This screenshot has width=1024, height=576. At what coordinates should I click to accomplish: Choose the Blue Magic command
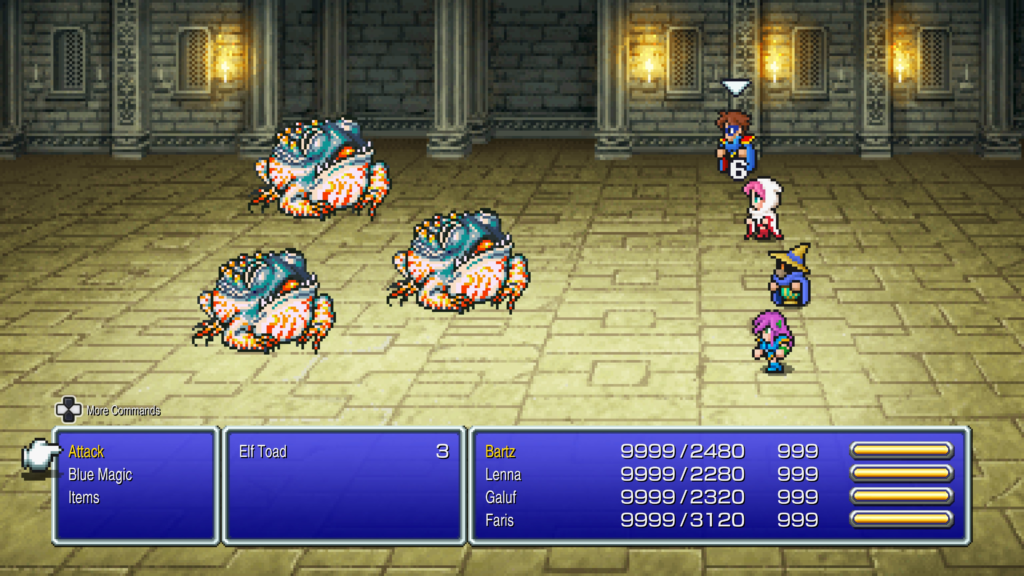click(x=100, y=475)
